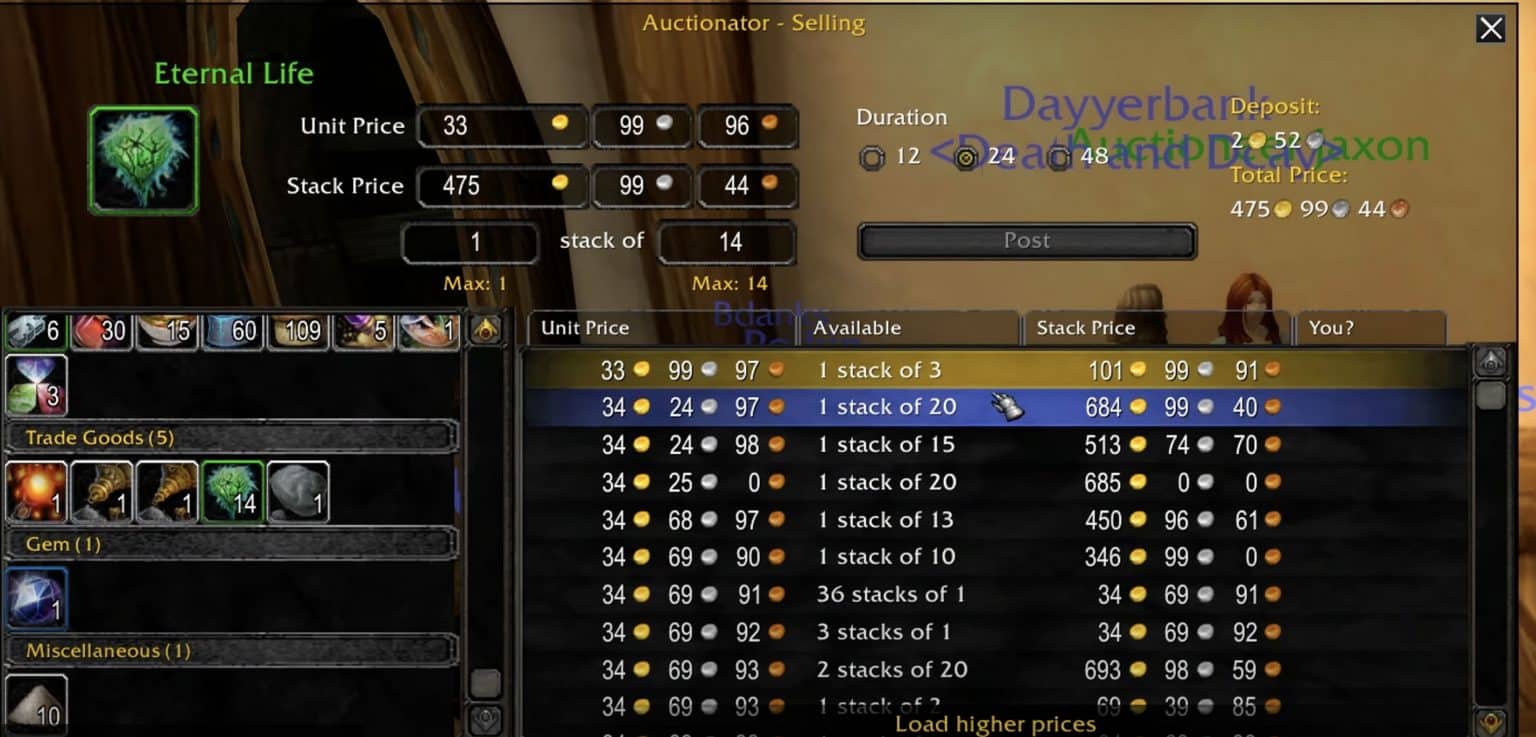Click the blue cube bag with 60 items
The width and height of the screenshot is (1536, 737).
click(232, 330)
